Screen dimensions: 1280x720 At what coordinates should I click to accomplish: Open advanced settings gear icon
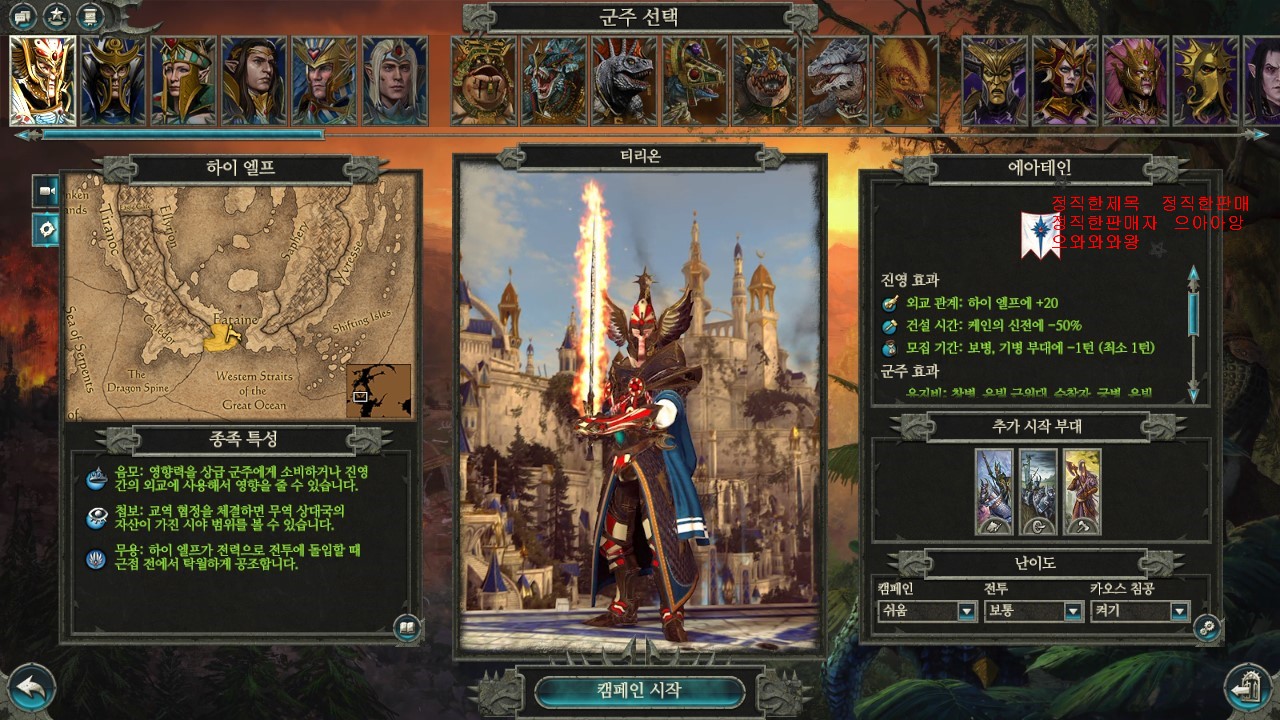coord(1207,627)
